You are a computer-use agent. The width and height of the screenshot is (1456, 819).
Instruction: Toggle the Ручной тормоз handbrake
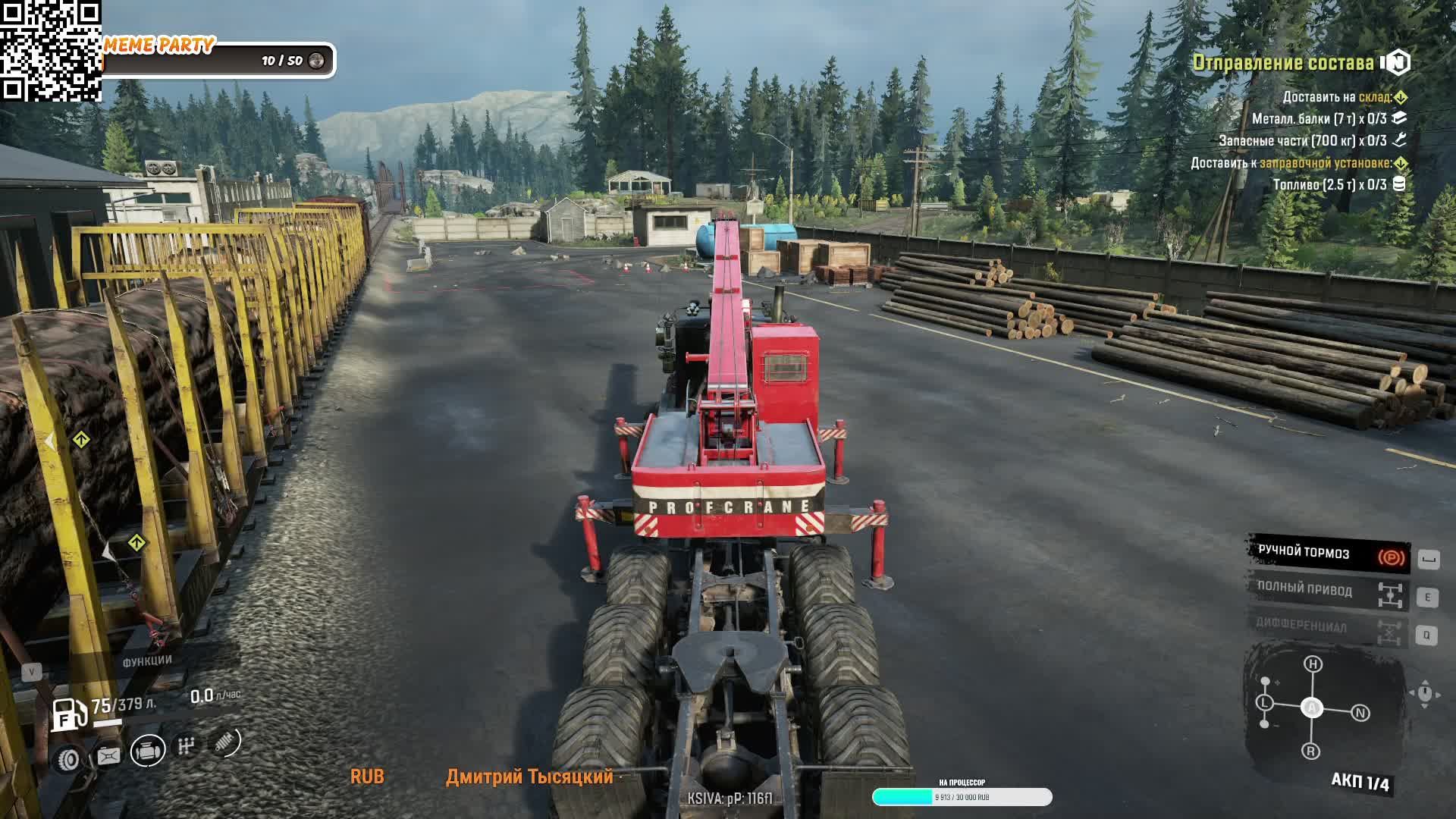(x=1329, y=554)
